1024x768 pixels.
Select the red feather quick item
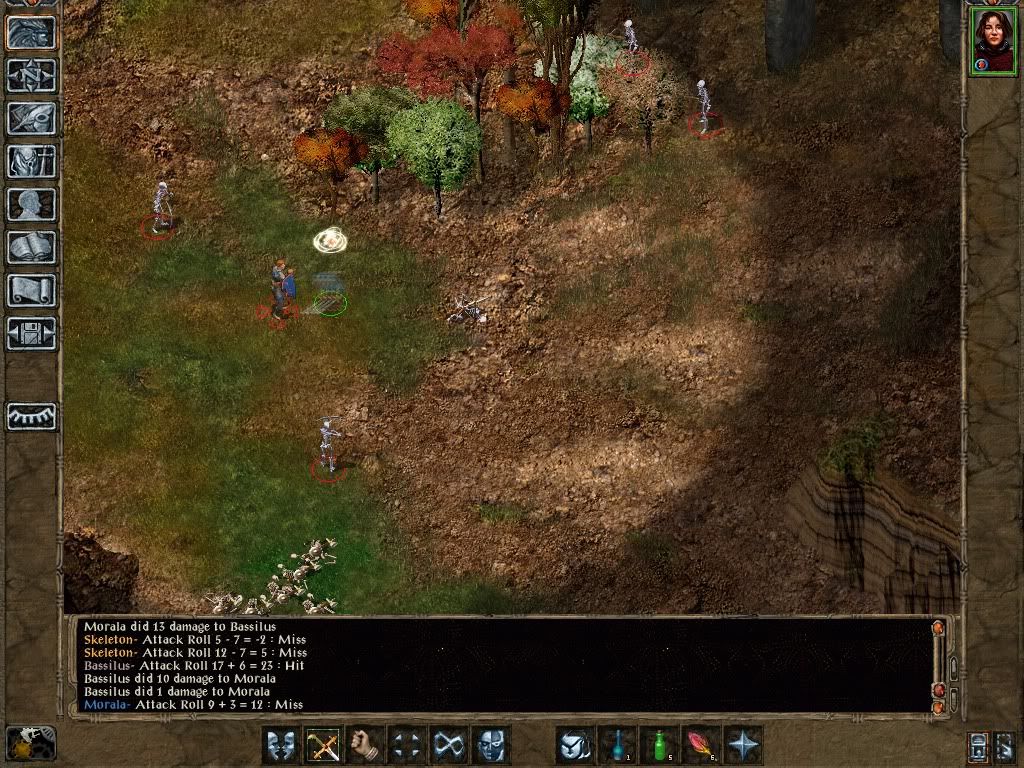click(x=701, y=745)
